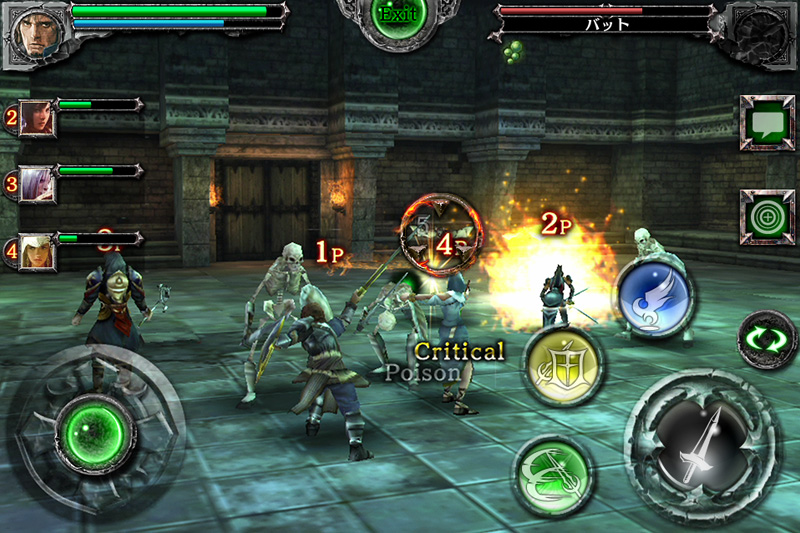Screen dimensions: 800x533
Task: Toggle the target lock-on button
Action: [767, 217]
